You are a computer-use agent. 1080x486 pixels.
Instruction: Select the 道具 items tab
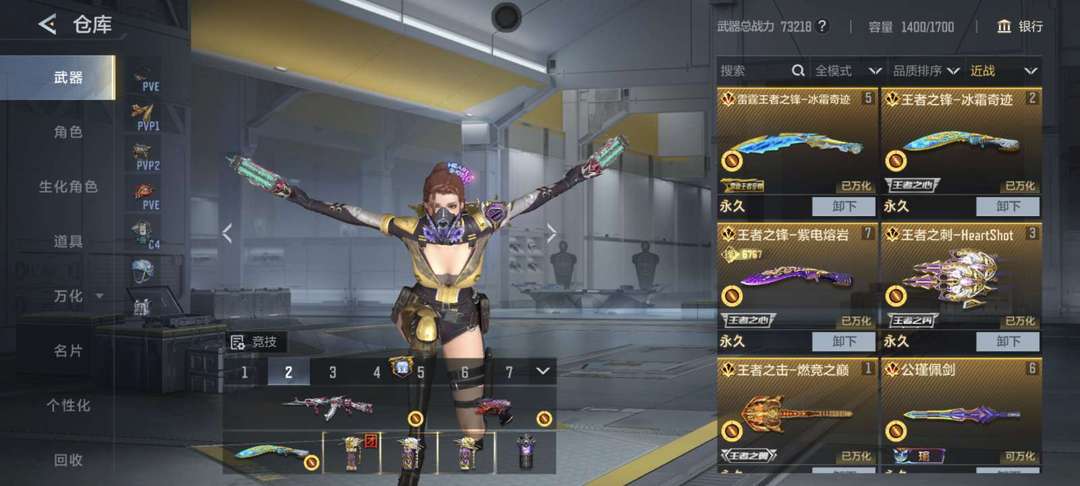click(68, 241)
